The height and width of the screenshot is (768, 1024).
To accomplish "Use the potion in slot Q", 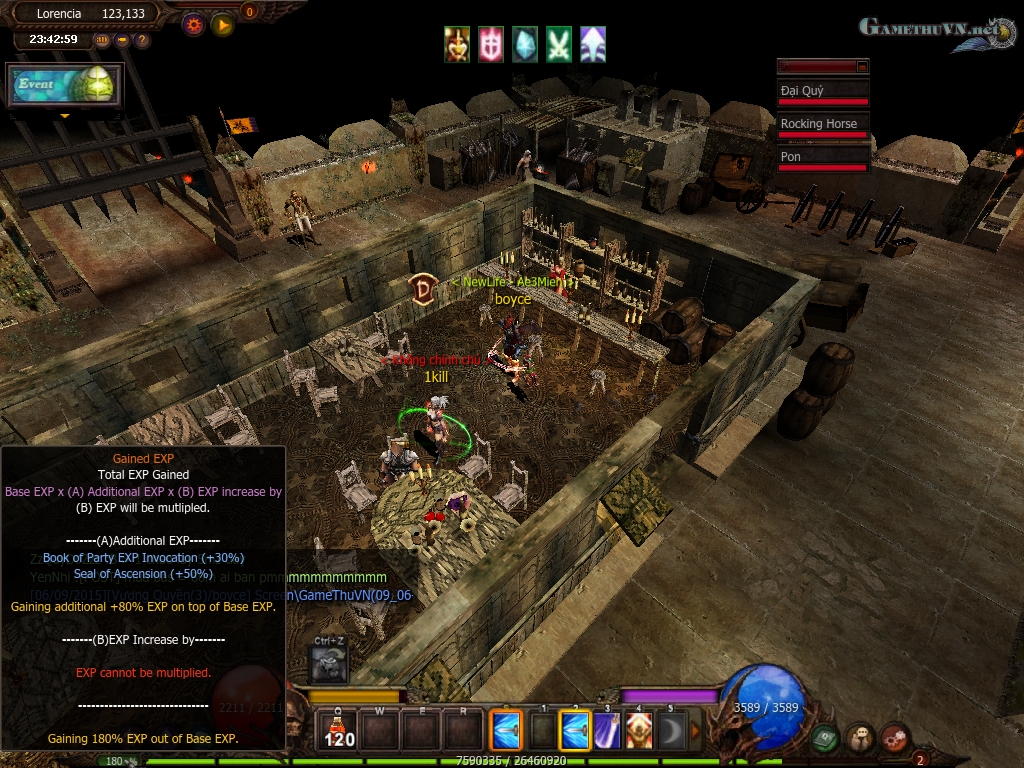I will click(340, 731).
